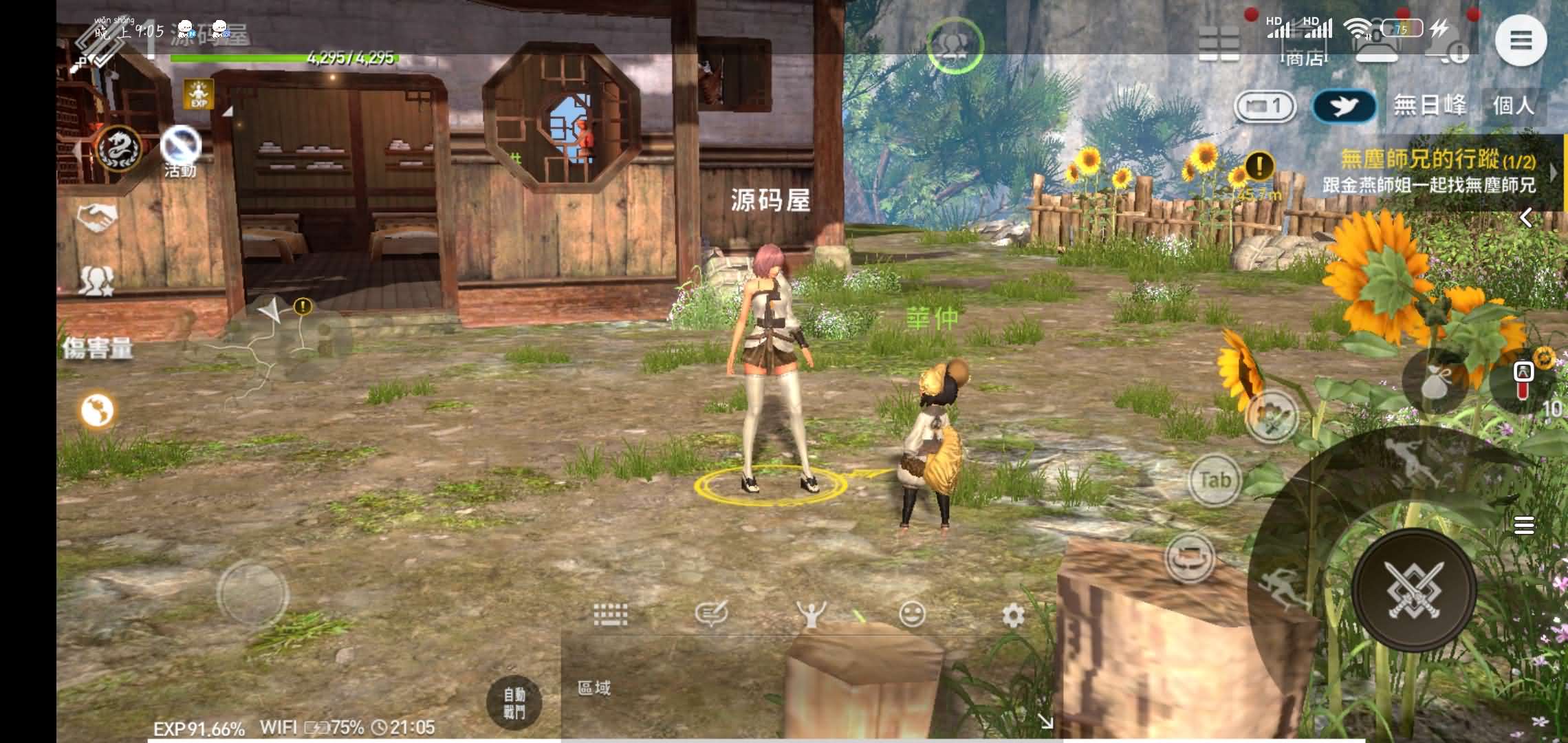Select the 區域 chat channel
1568x743 pixels.
pyautogui.click(x=594, y=688)
